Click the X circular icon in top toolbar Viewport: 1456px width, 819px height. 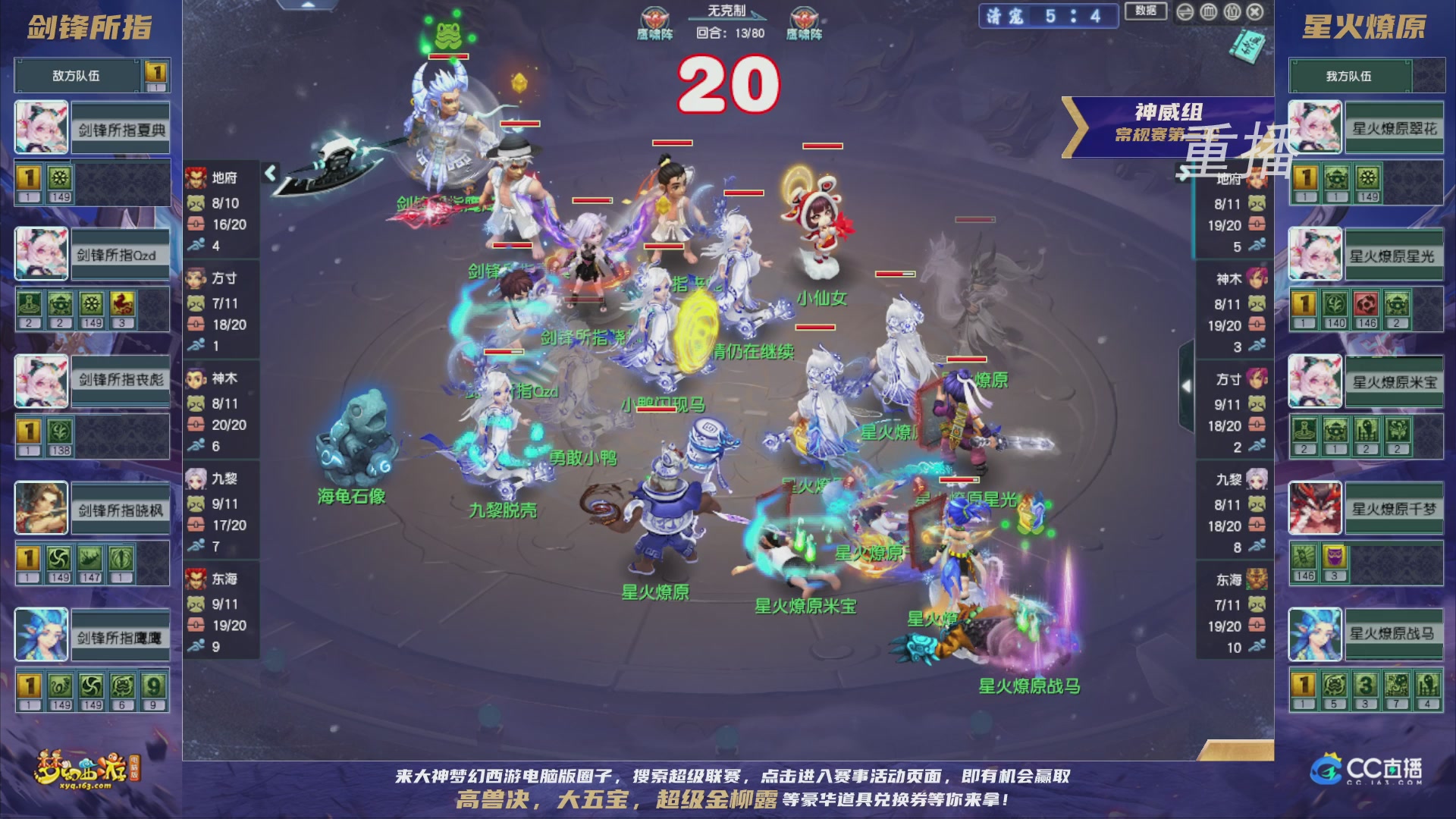click(1255, 12)
